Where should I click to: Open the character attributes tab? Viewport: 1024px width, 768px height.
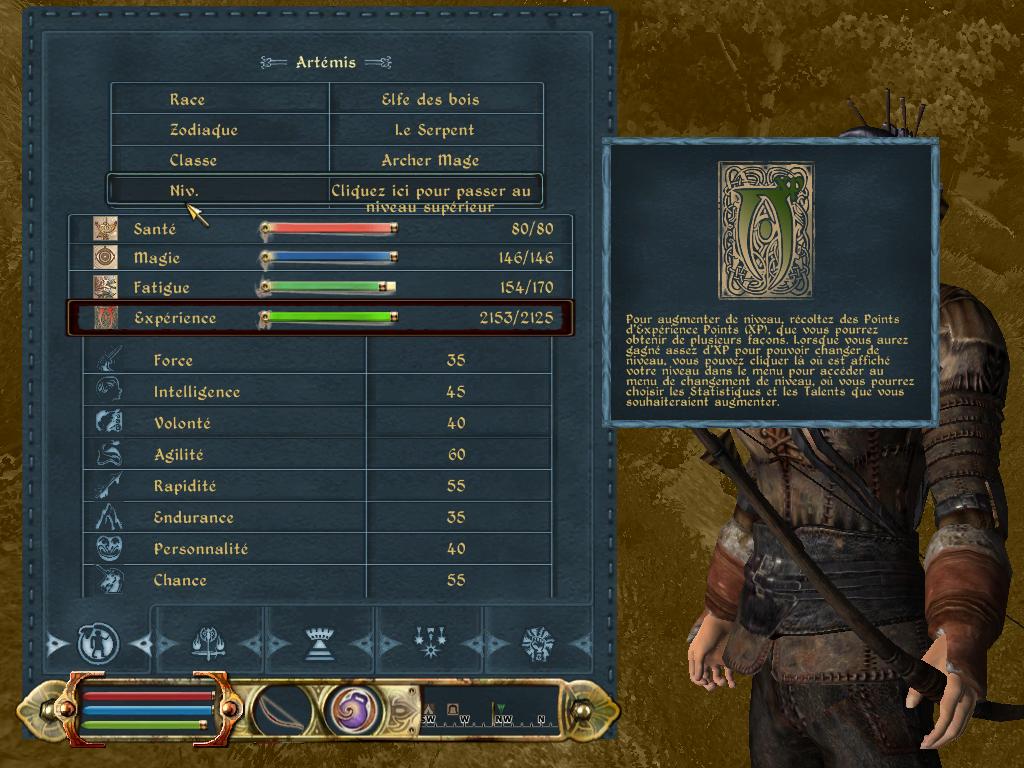98,644
